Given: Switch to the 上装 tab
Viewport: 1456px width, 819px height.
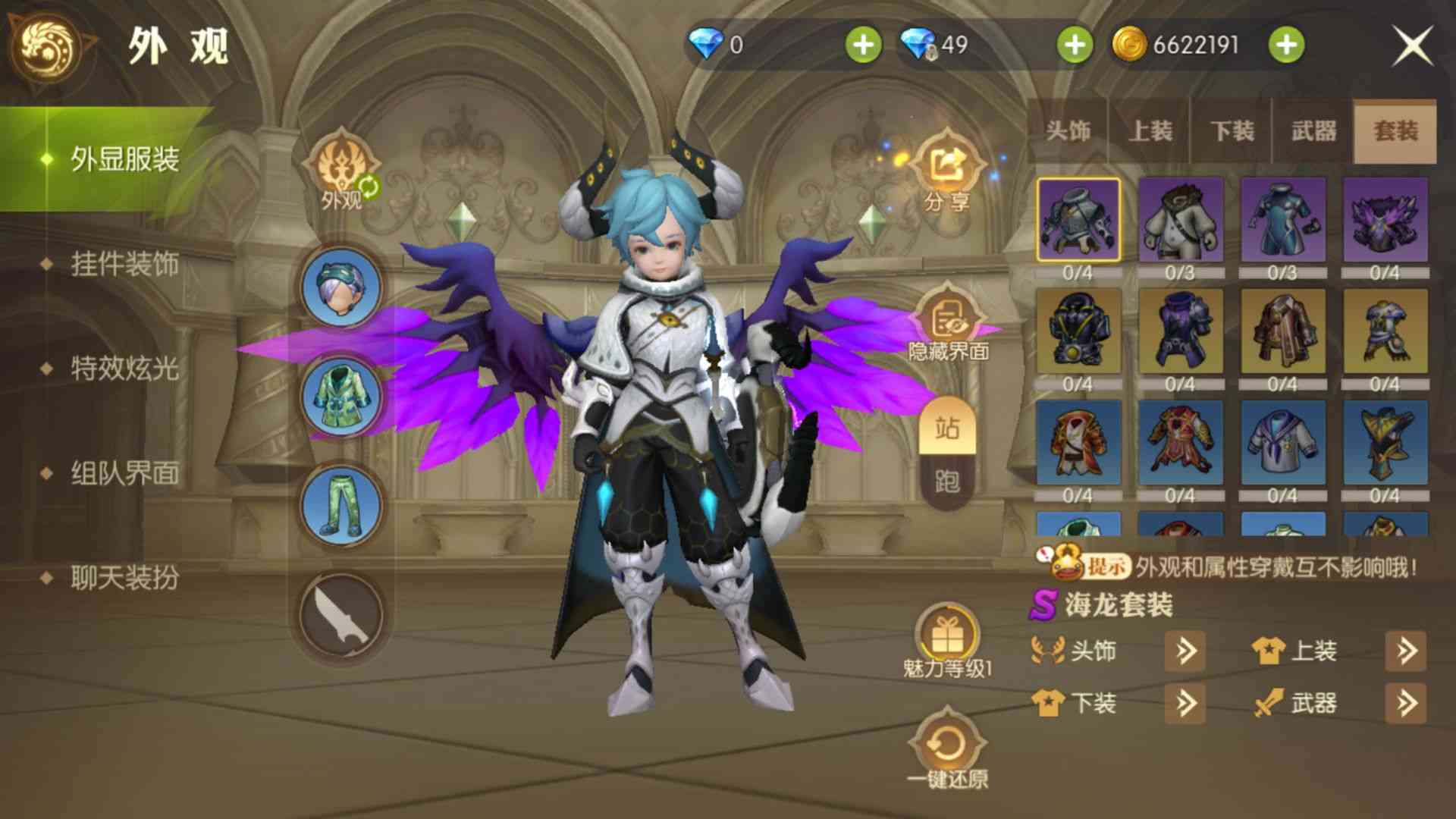Looking at the screenshot, I should pyautogui.click(x=1150, y=131).
